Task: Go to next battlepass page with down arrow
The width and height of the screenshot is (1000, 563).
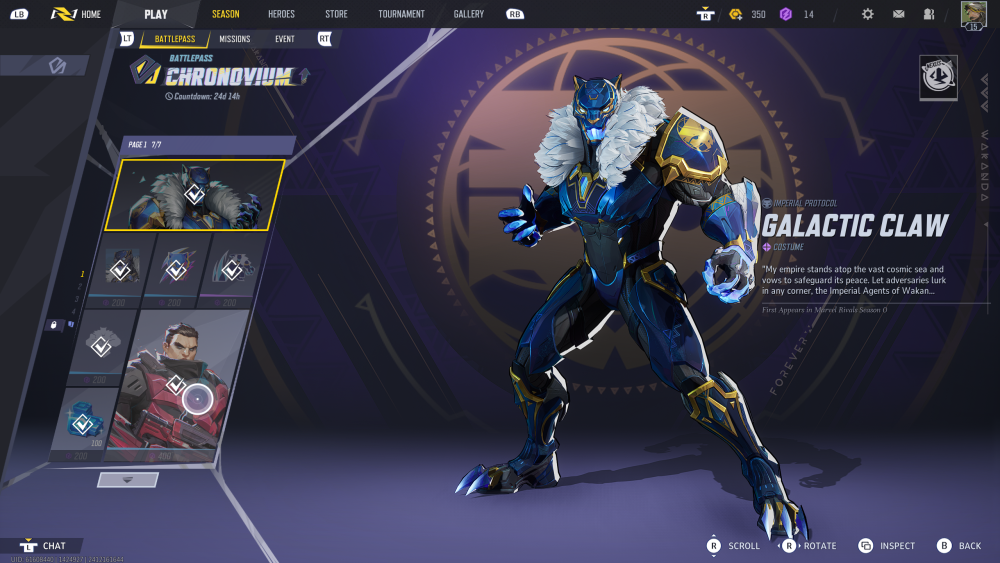Action: pyautogui.click(x=127, y=480)
